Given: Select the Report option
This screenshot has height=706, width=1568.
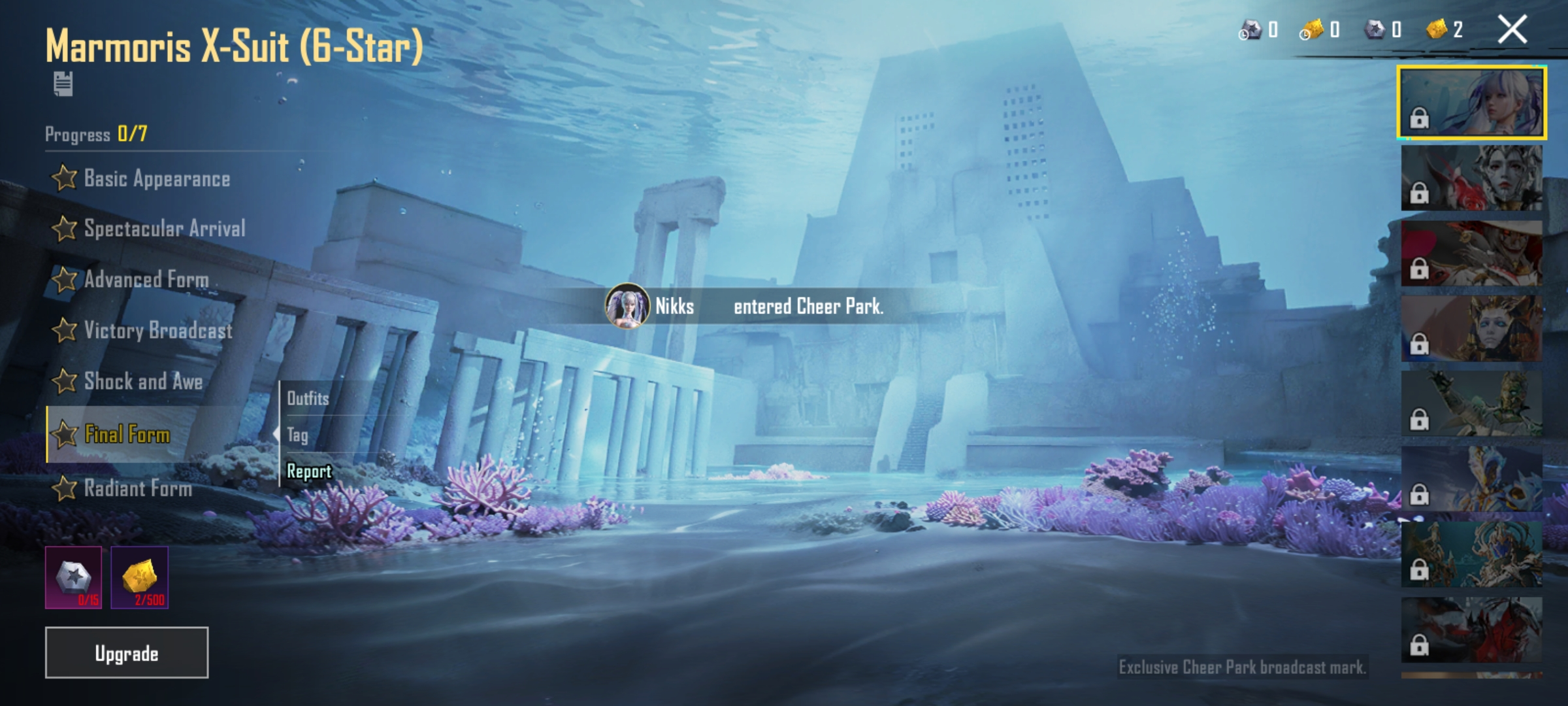Looking at the screenshot, I should [x=309, y=471].
